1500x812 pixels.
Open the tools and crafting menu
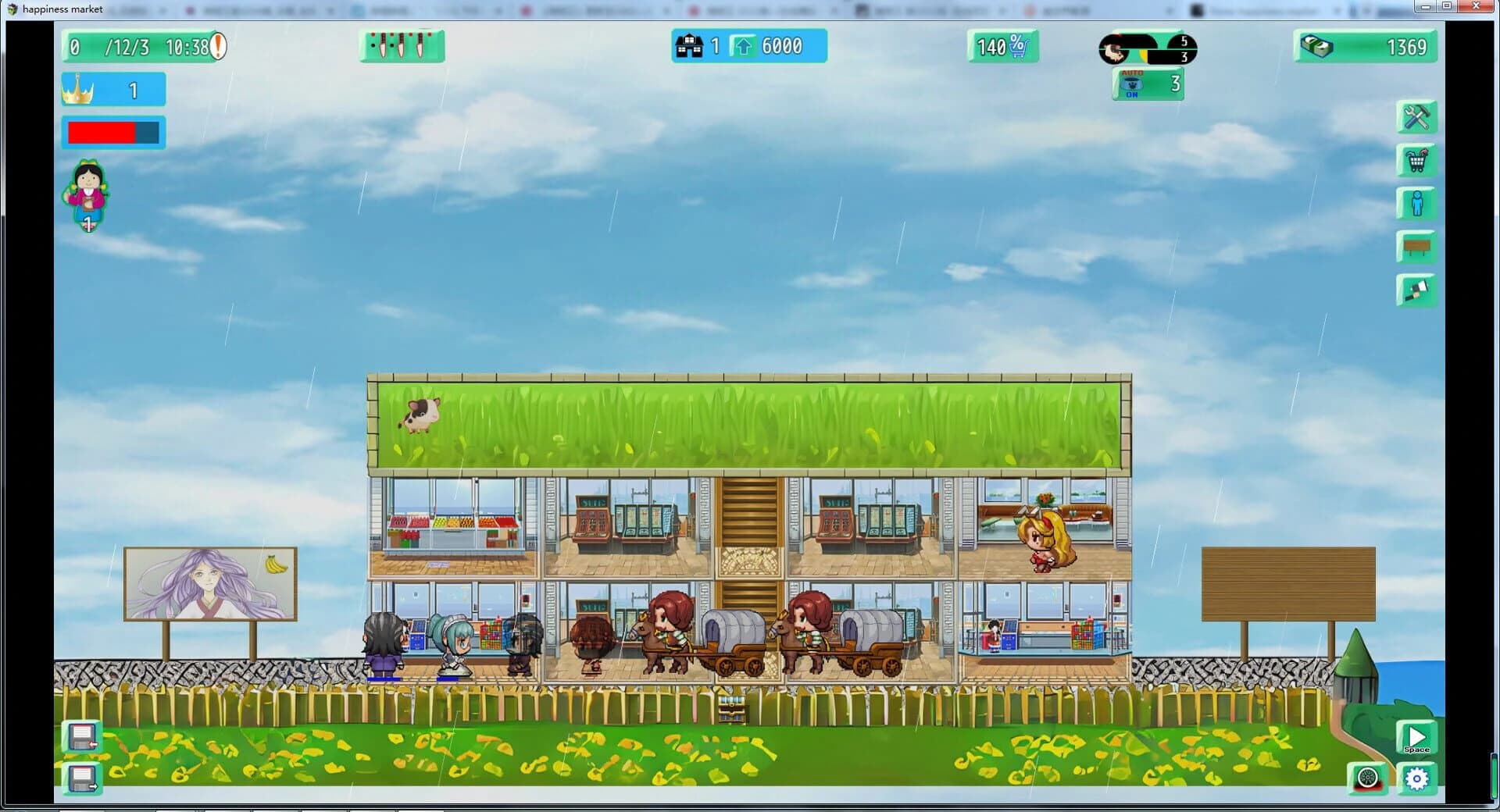pos(1416,117)
